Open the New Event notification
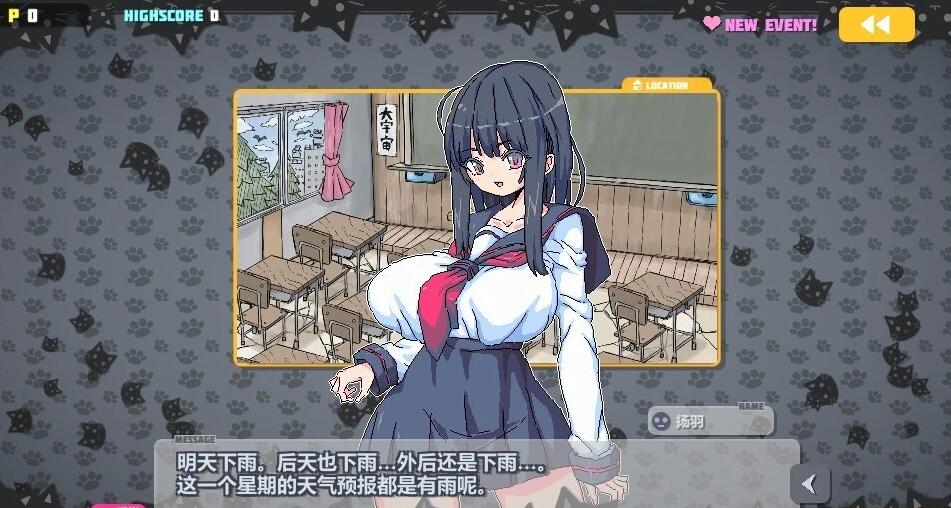This screenshot has height=508, width=951. 760,24
